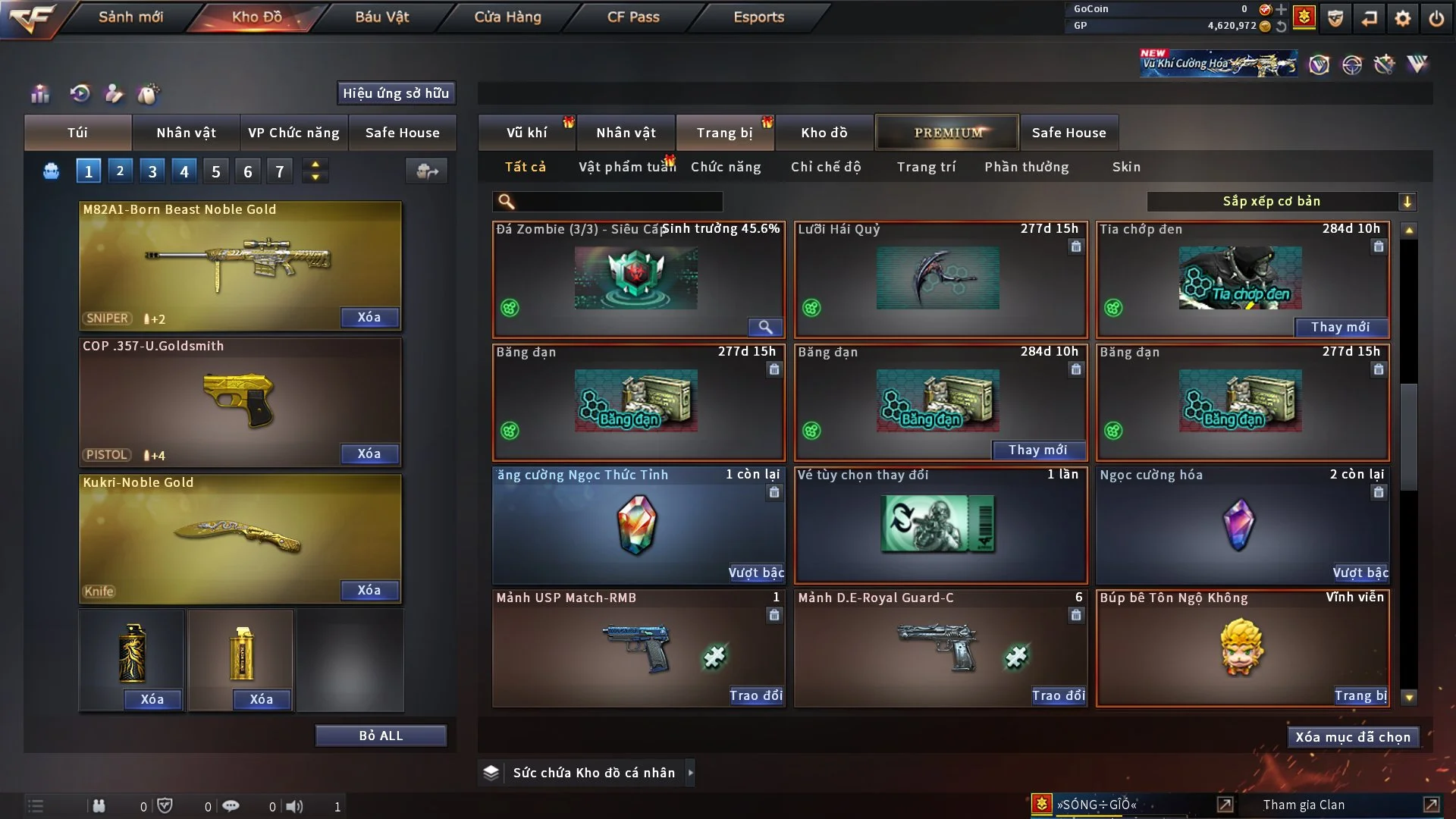Go to the CF Pass menu
Screen dimensions: 1456x819
(633, 17)
